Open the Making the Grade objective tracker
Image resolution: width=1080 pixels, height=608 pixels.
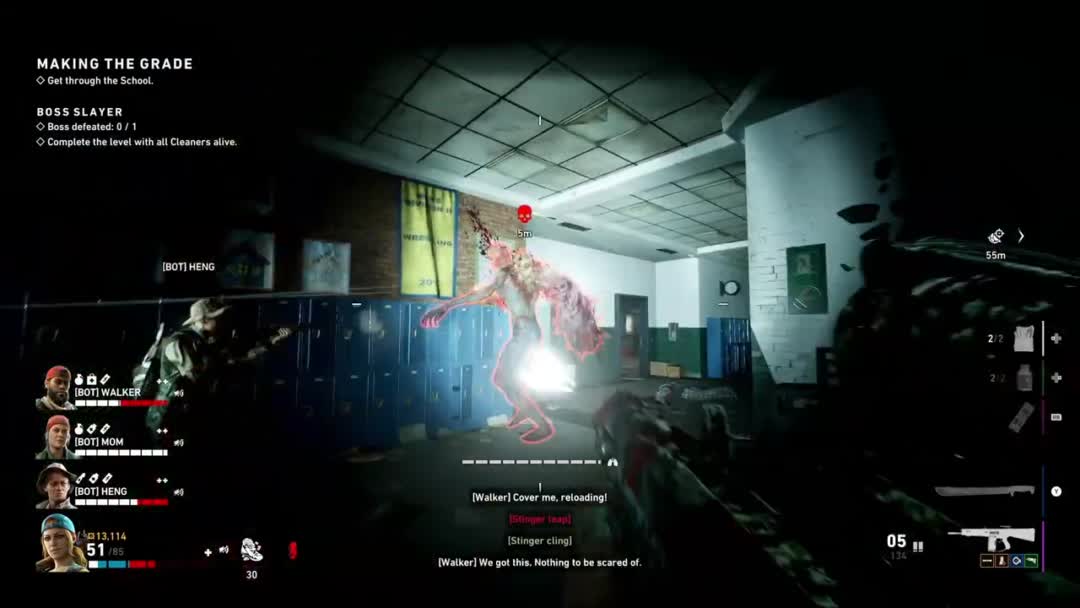coord(115,64)
